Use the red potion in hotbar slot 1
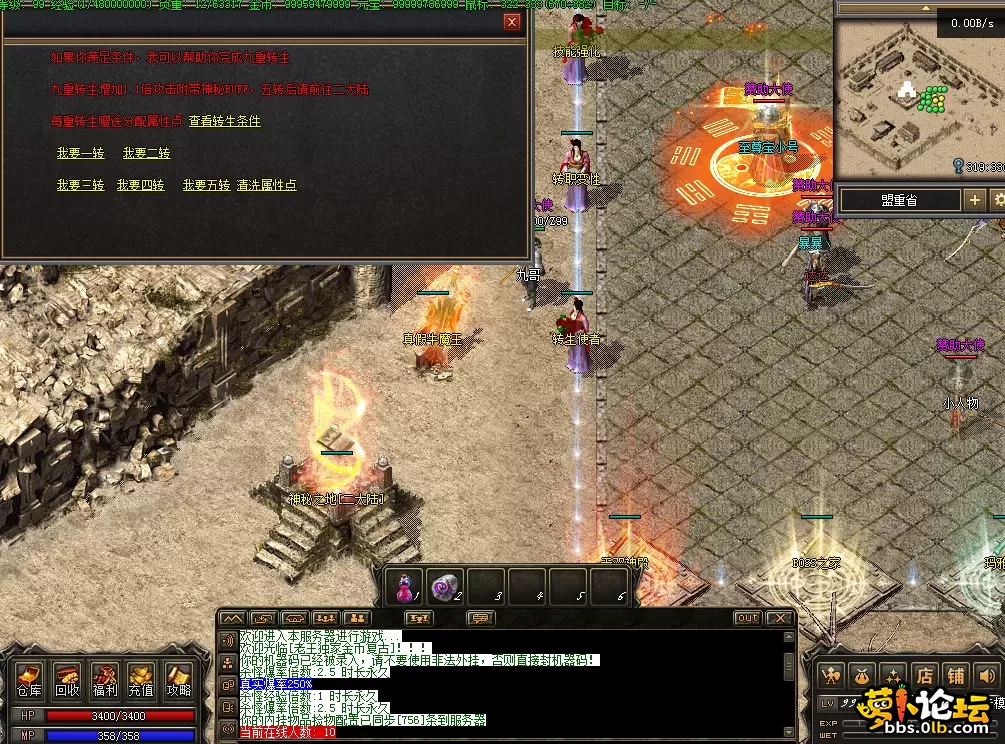Viewport: 1005px width, 744px height. coord(405,587)
